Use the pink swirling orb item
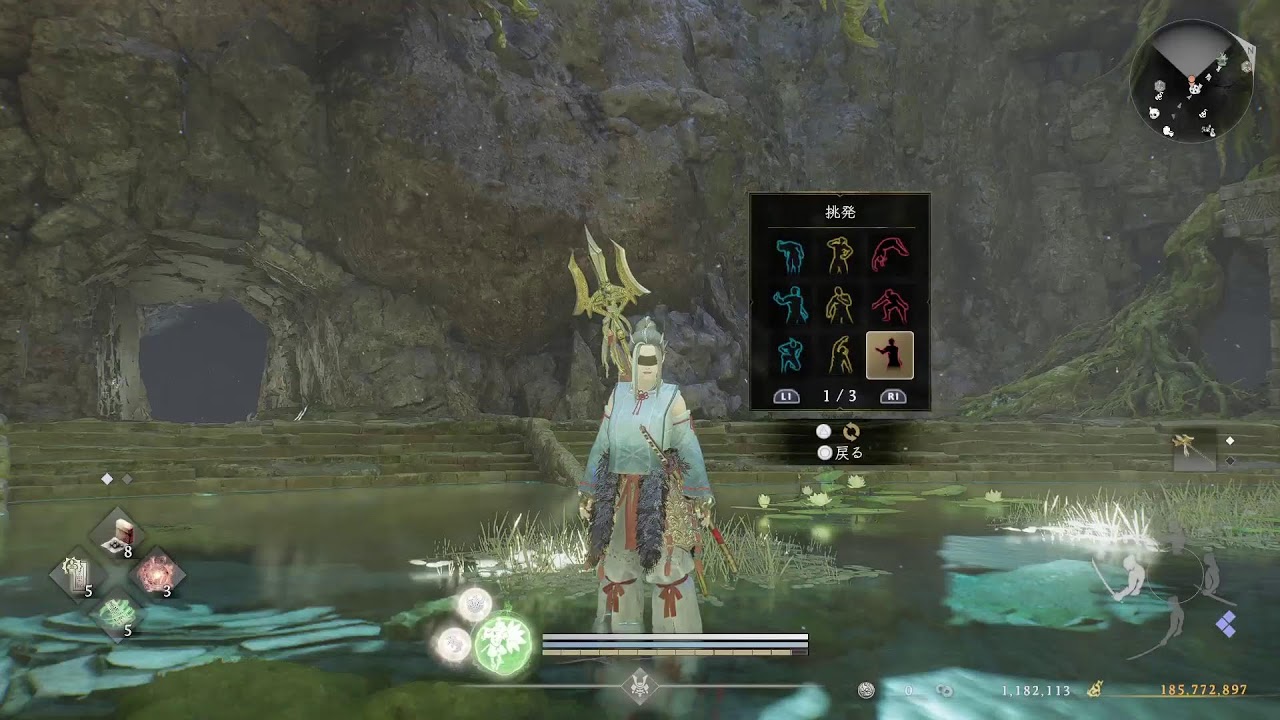This screenshot has width=1280, height=720. [x=157, y=574]
